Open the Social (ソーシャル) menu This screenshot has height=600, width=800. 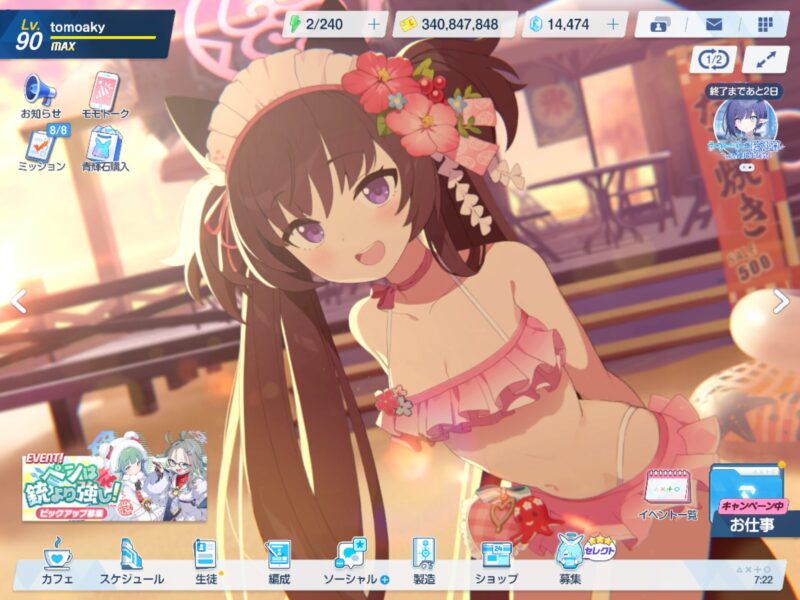pos(352,562)
